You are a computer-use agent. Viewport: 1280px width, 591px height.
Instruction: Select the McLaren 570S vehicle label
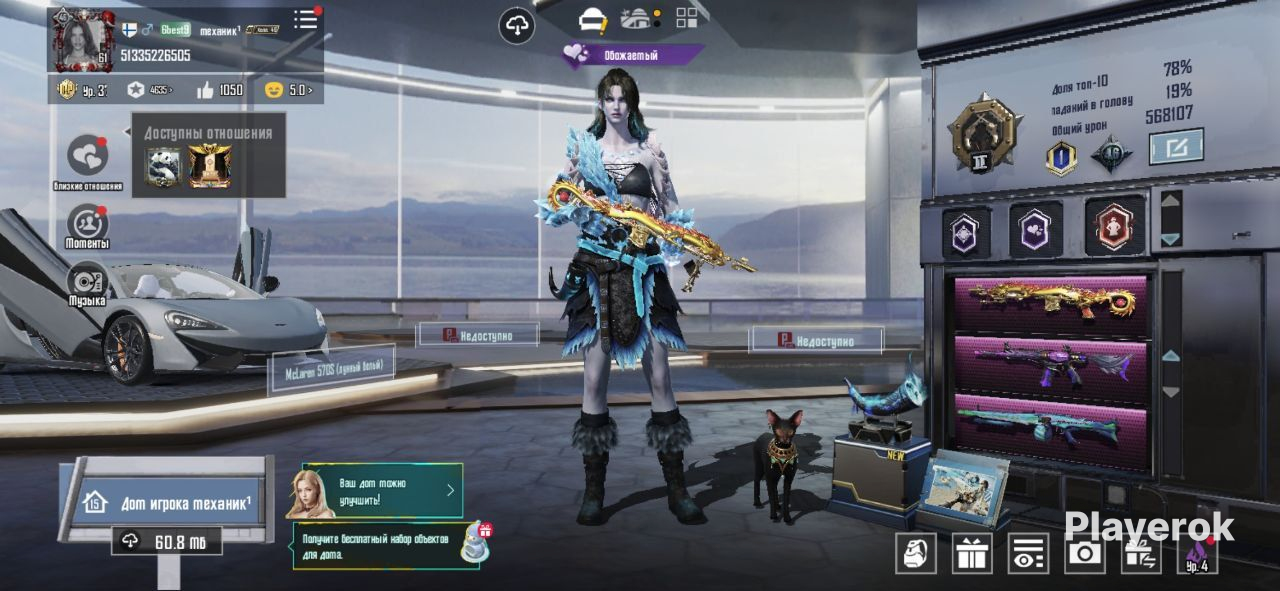[331, 370]
